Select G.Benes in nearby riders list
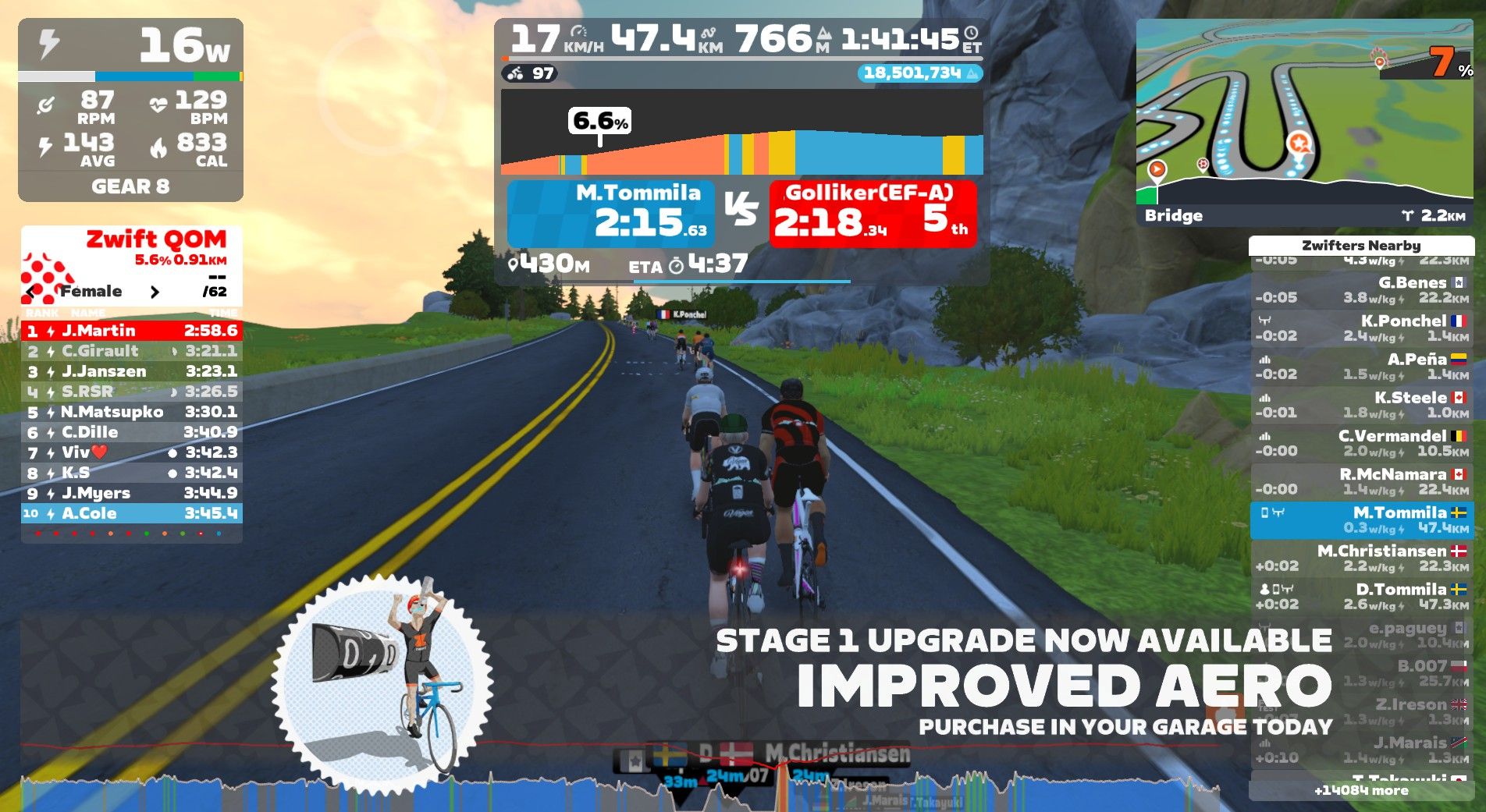The image size is (1486, 812). [1361, 289]
